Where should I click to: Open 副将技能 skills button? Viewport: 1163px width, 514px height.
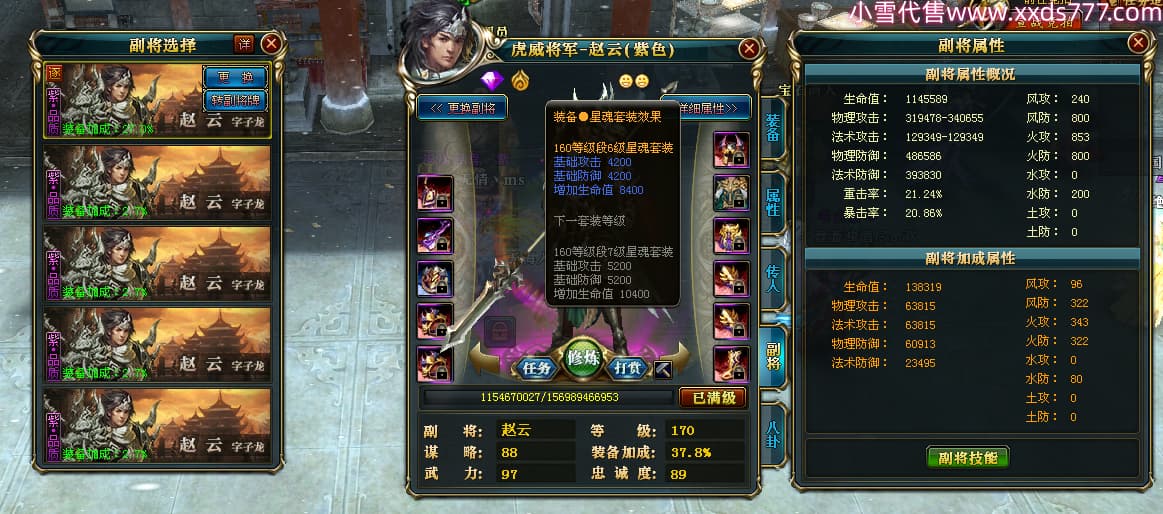[968, 458]
